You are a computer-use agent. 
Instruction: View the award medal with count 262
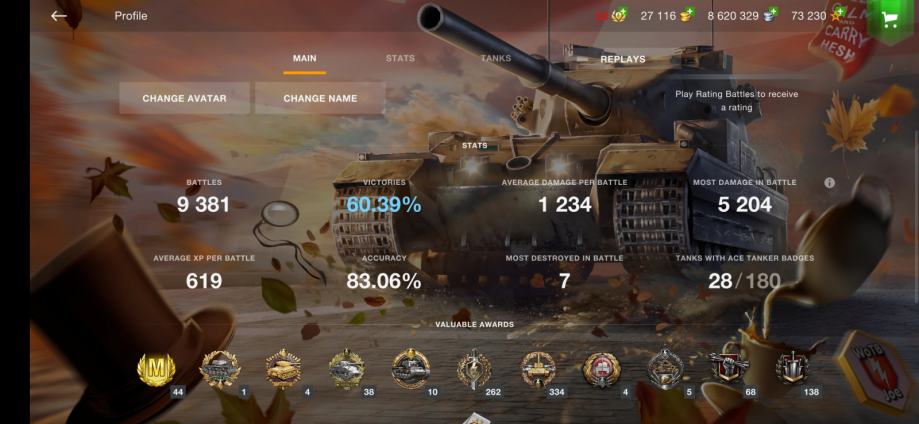[x=474, y=369]
